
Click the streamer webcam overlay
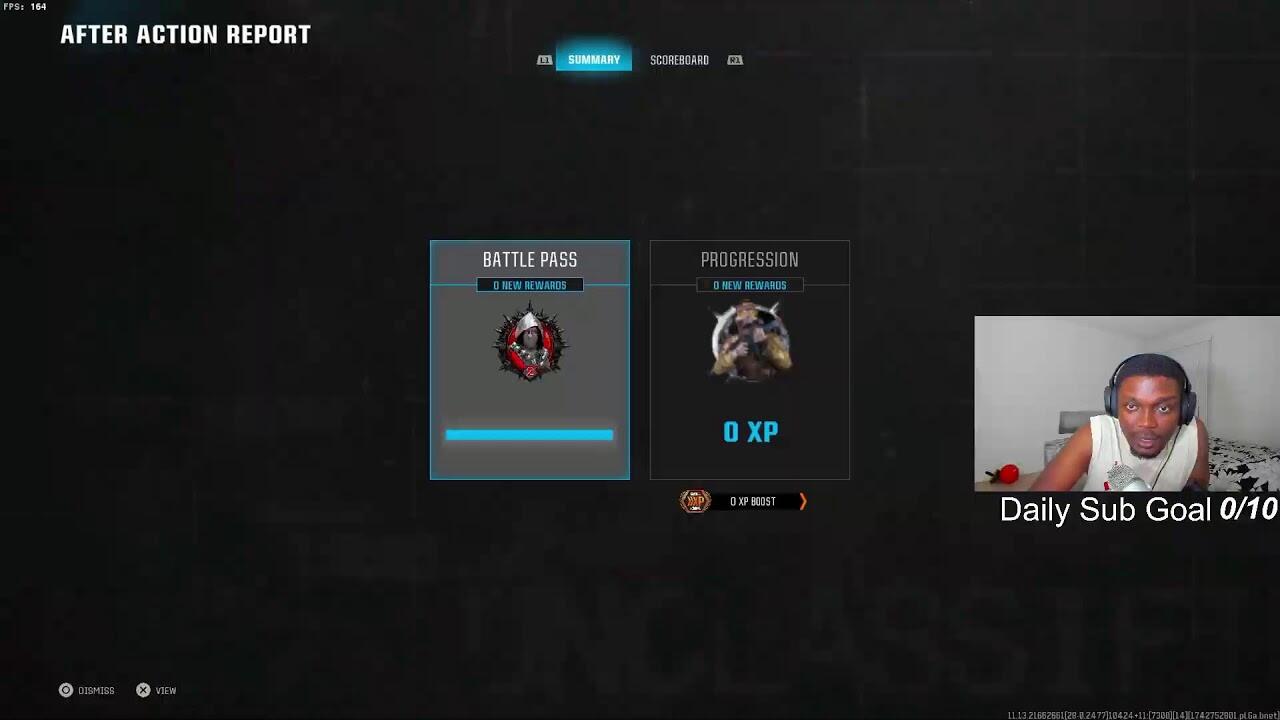coord(1127,404)
